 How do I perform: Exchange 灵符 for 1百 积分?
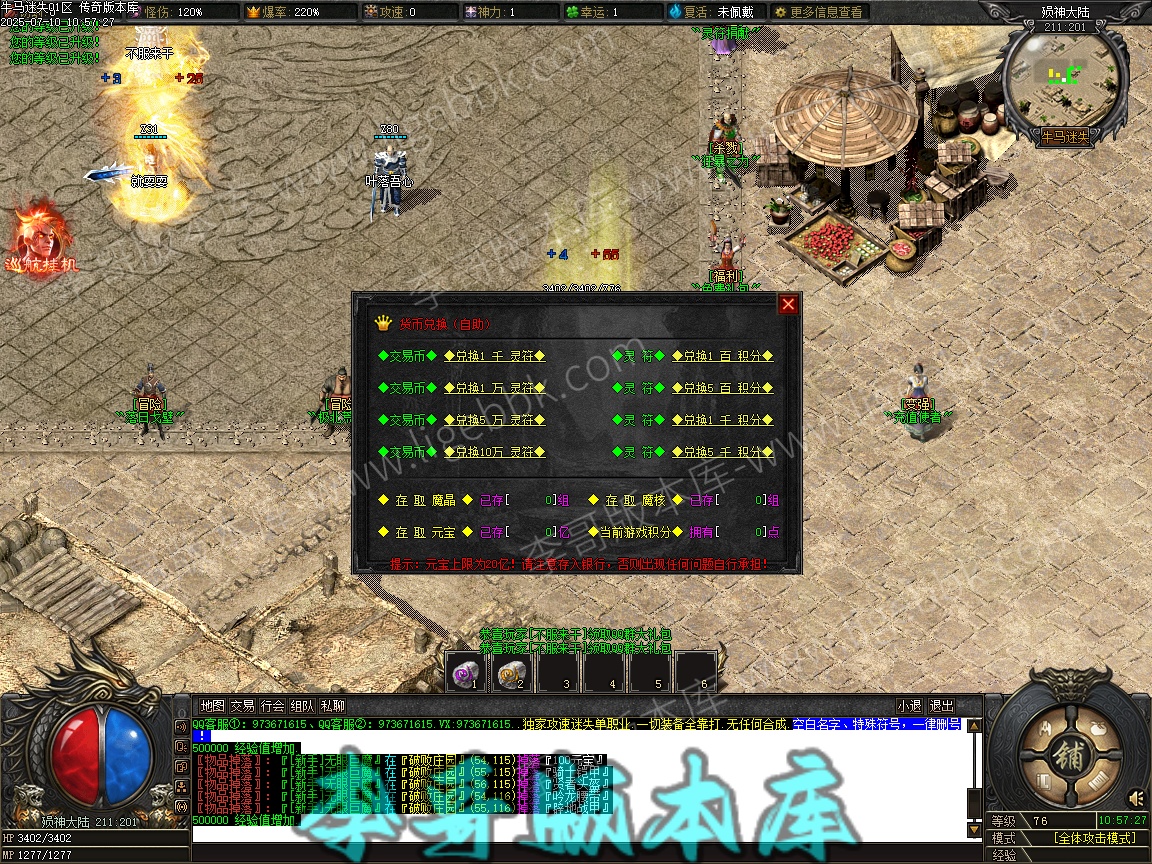coord(723,356)
